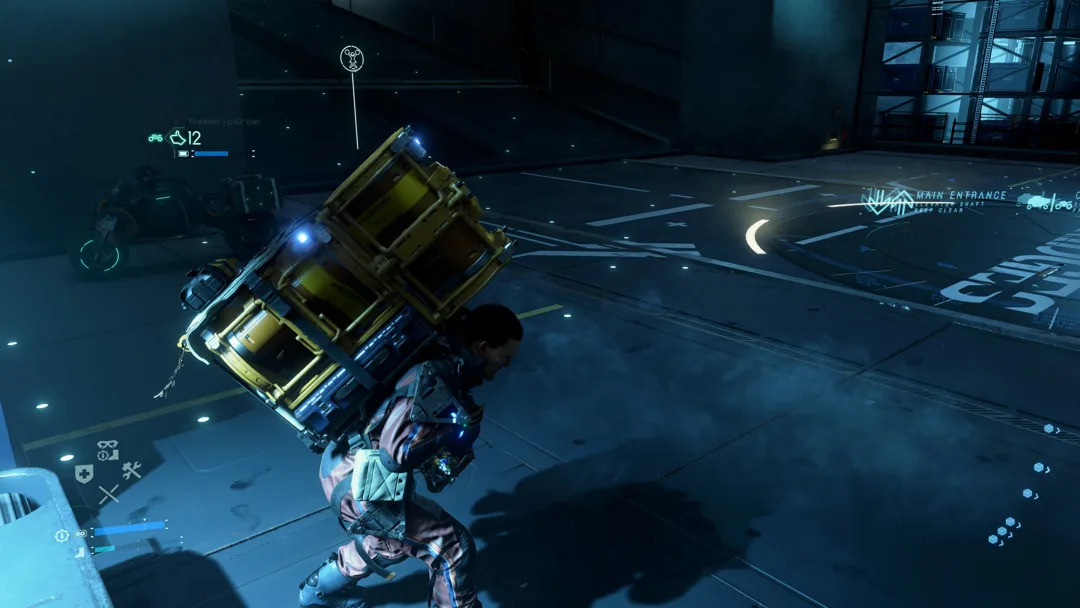Select the green motorcycle vehicle icon

click(156, 138)
